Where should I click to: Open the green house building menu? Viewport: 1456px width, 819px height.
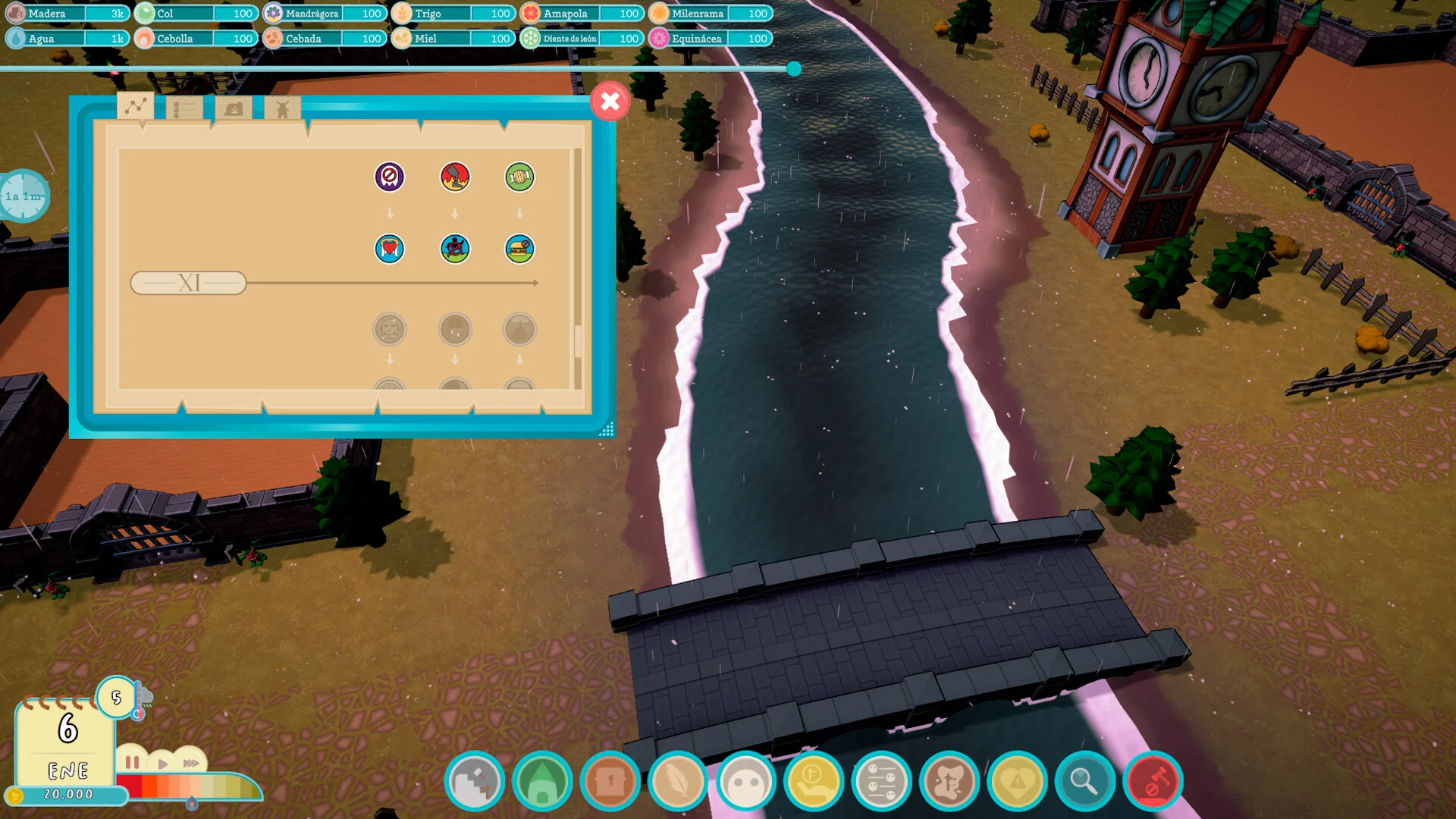541,781
